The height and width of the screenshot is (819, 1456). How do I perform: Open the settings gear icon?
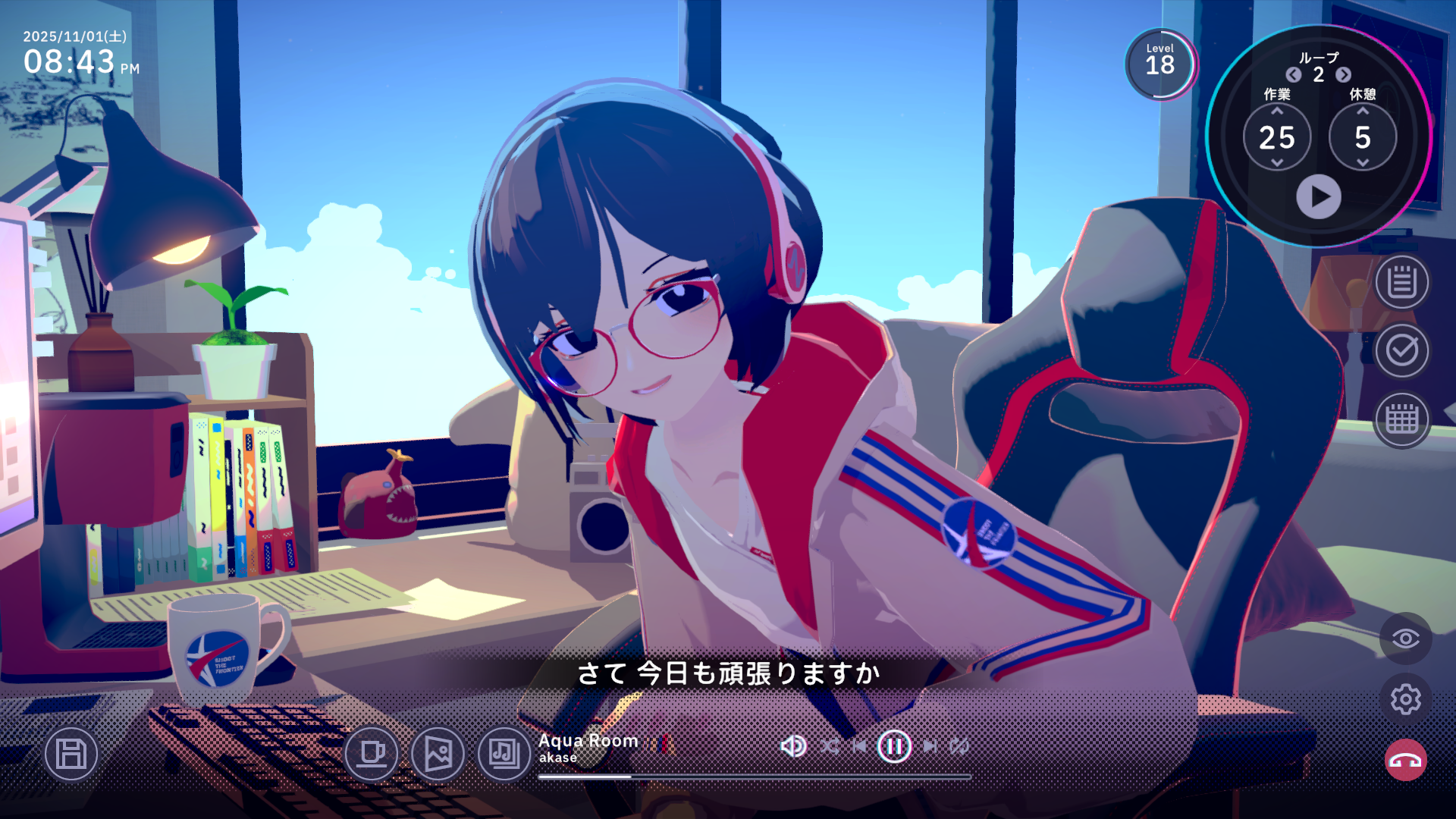tap(1407, 700)
